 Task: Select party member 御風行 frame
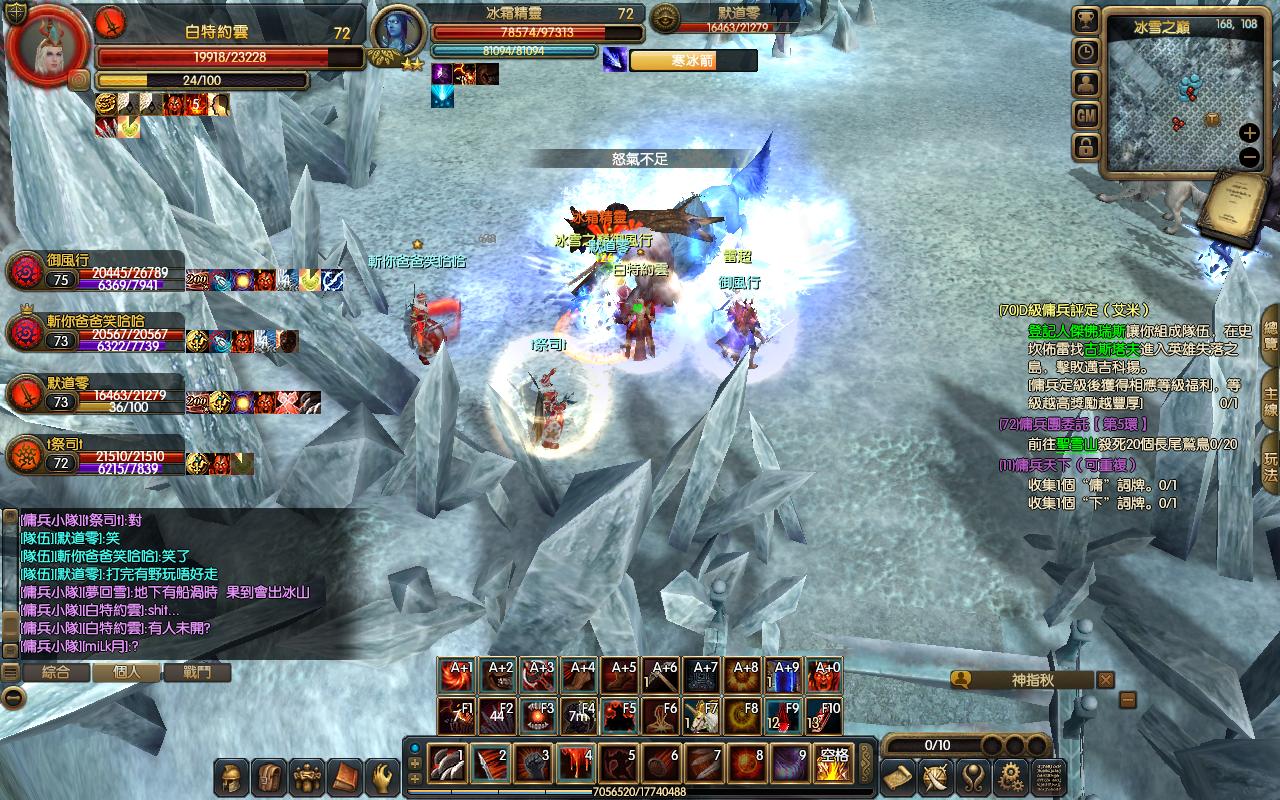[95, 272]
